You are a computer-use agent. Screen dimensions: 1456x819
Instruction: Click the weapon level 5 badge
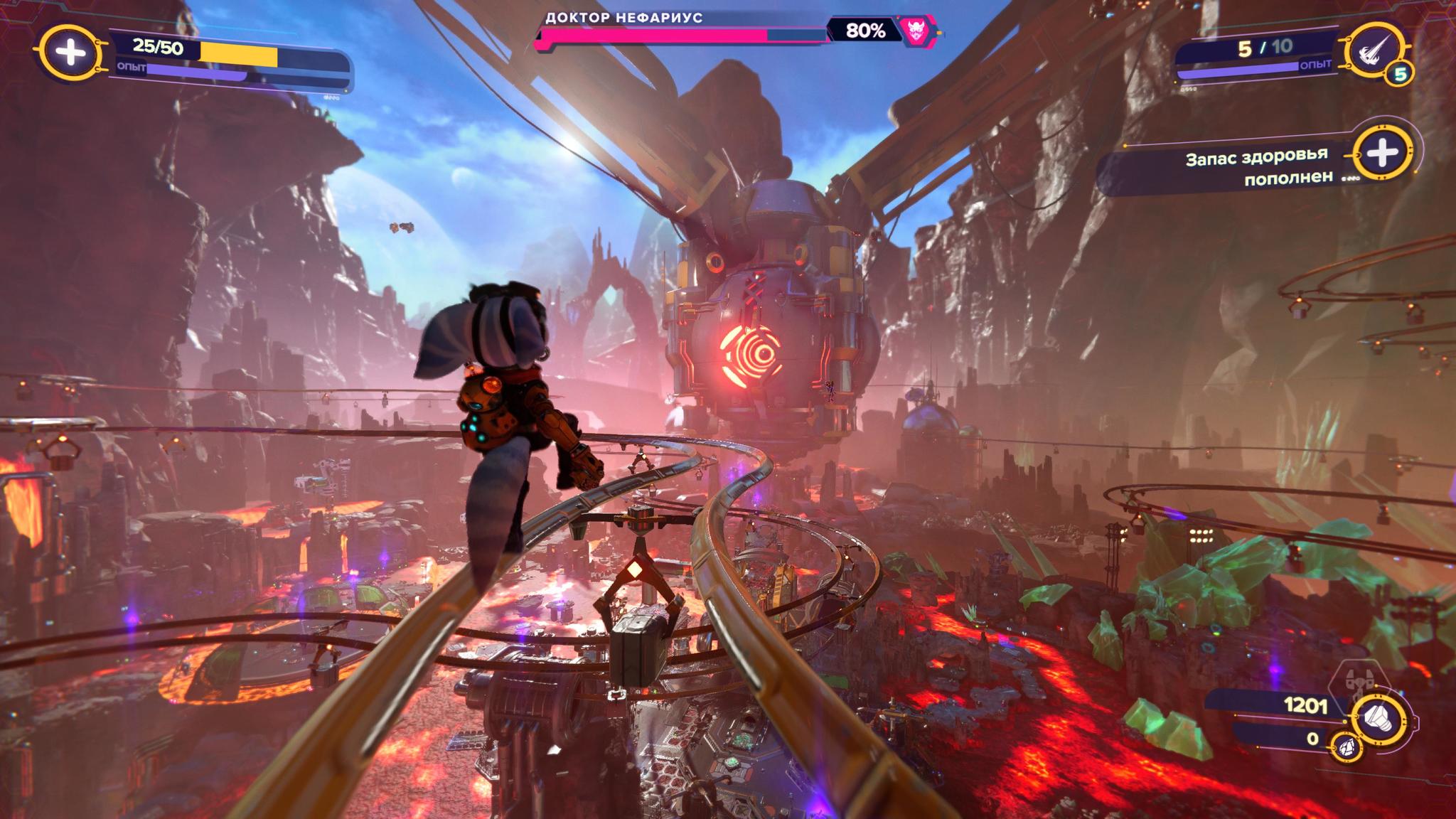coord(1399,74)
